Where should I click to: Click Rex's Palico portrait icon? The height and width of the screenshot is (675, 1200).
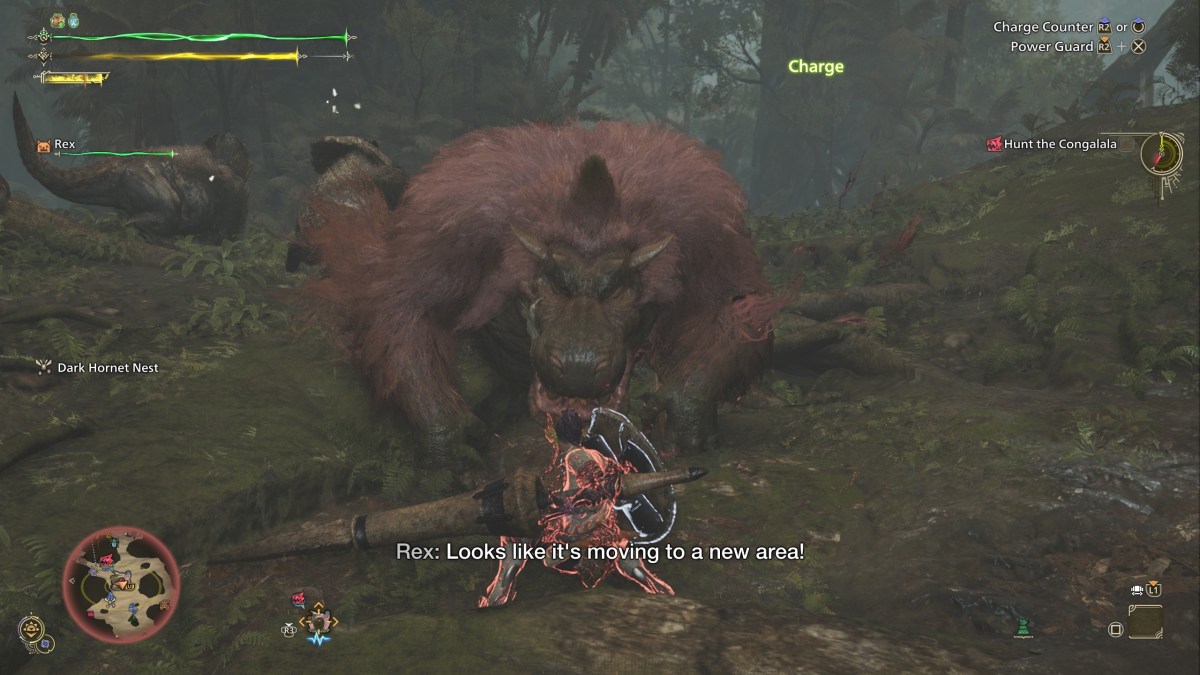[x=43, y=145]
